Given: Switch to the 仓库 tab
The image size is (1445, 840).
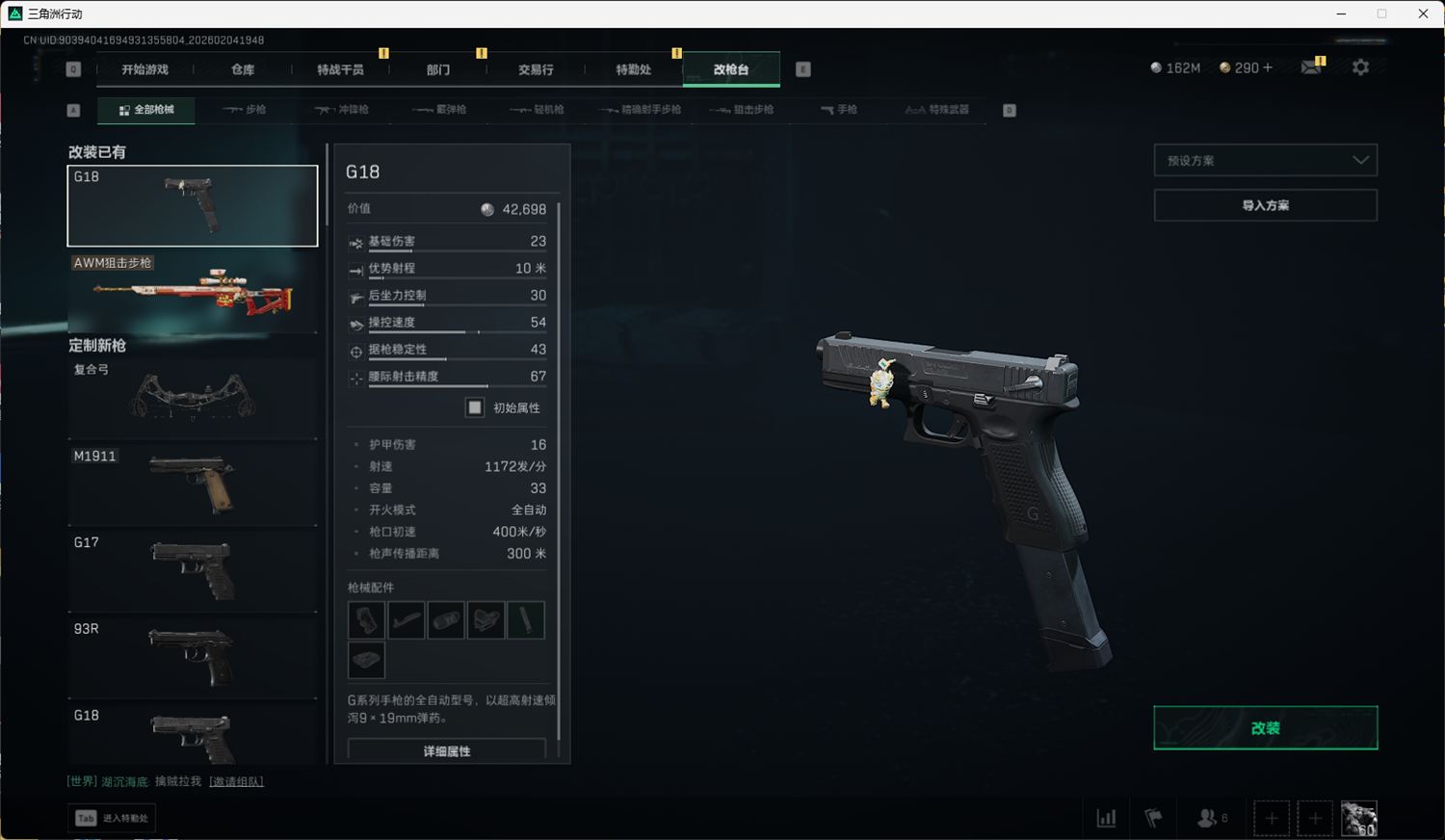Looking at the screenshot, I should tap(243, 69).
